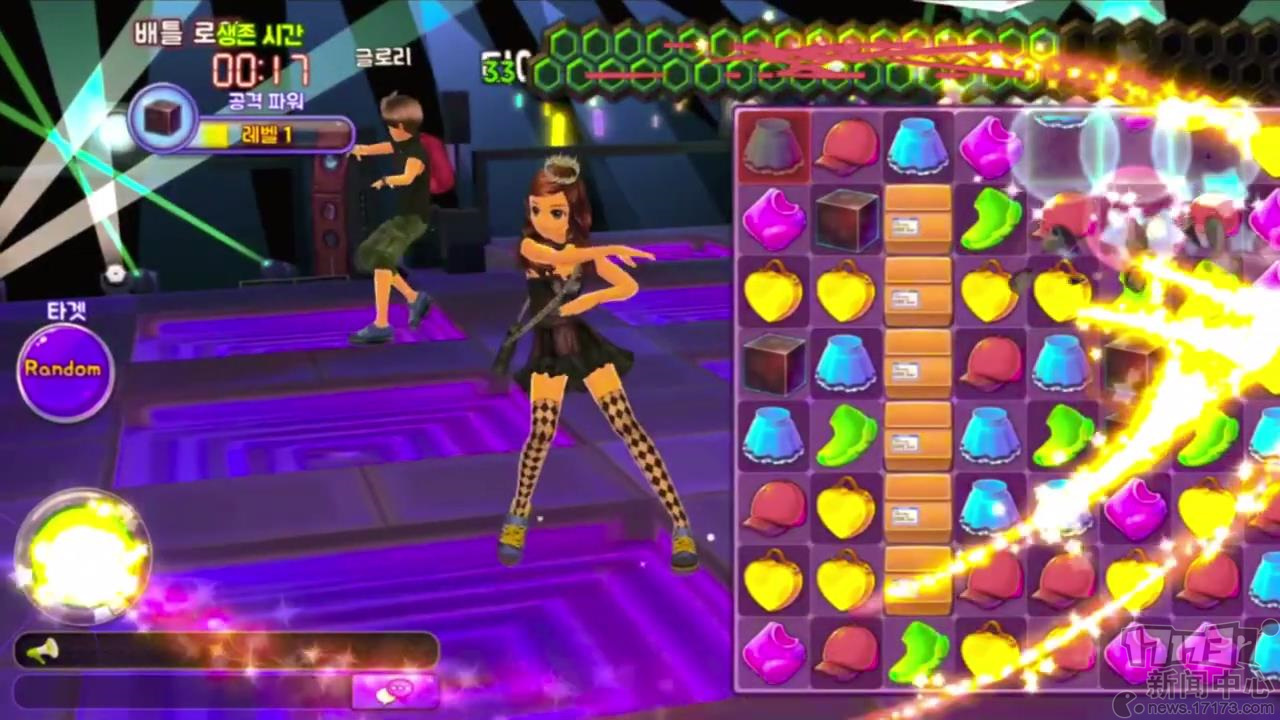Select the purple Random target button
Viewport: 1280px width, 720px height.
(x=64, y=370)
